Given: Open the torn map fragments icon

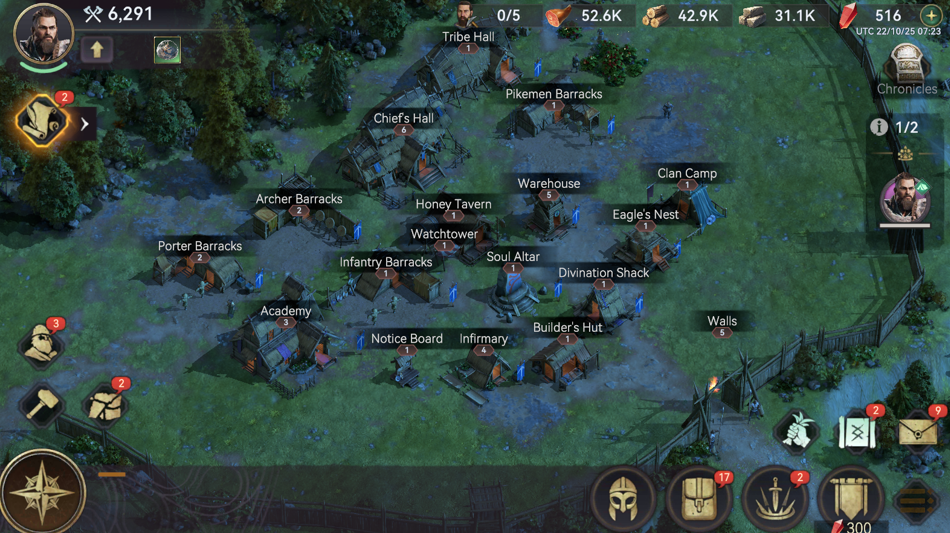Looking at the screenshot, I should [104, 405].
